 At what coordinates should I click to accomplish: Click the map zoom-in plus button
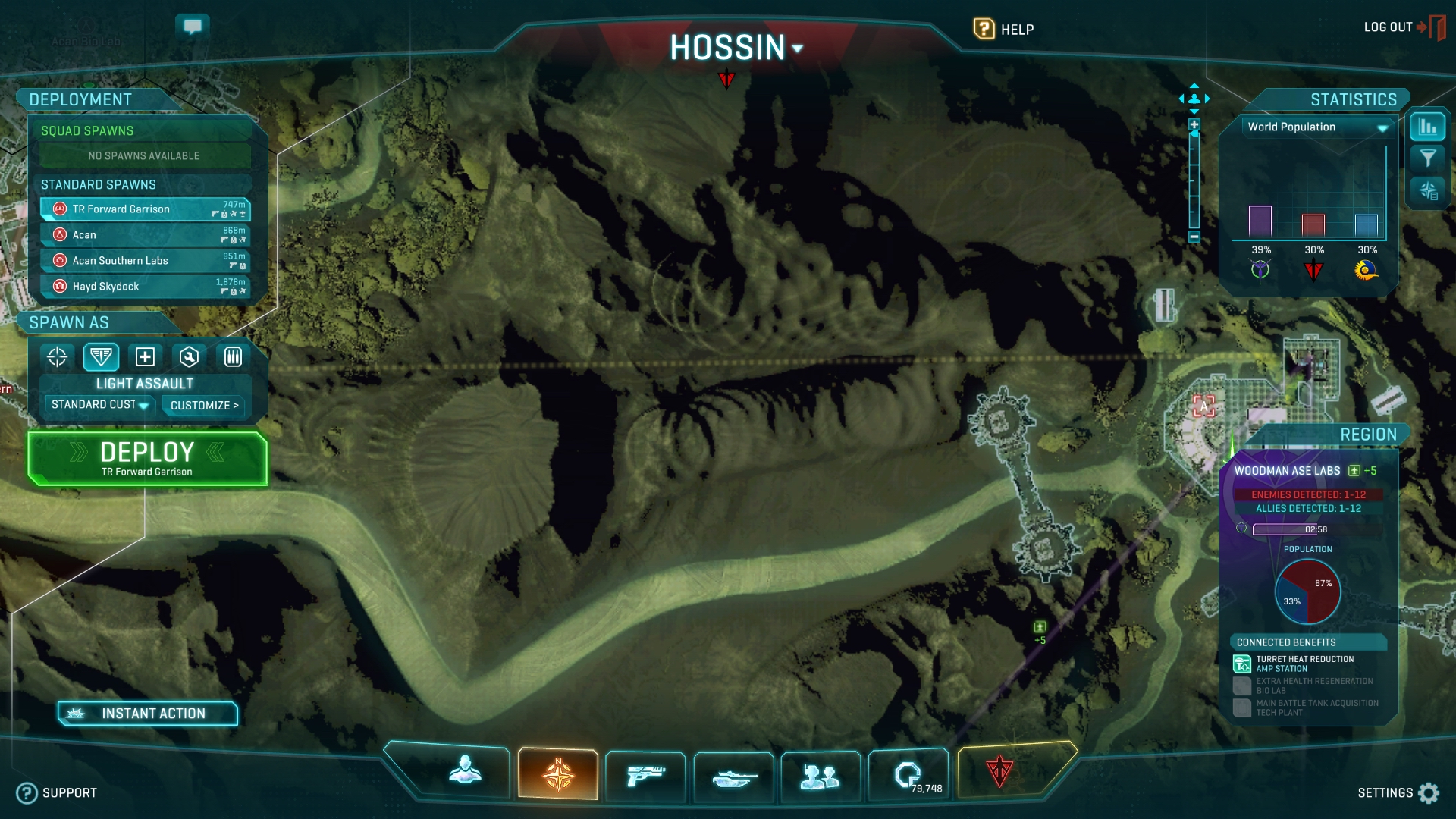pos(1194,124)
